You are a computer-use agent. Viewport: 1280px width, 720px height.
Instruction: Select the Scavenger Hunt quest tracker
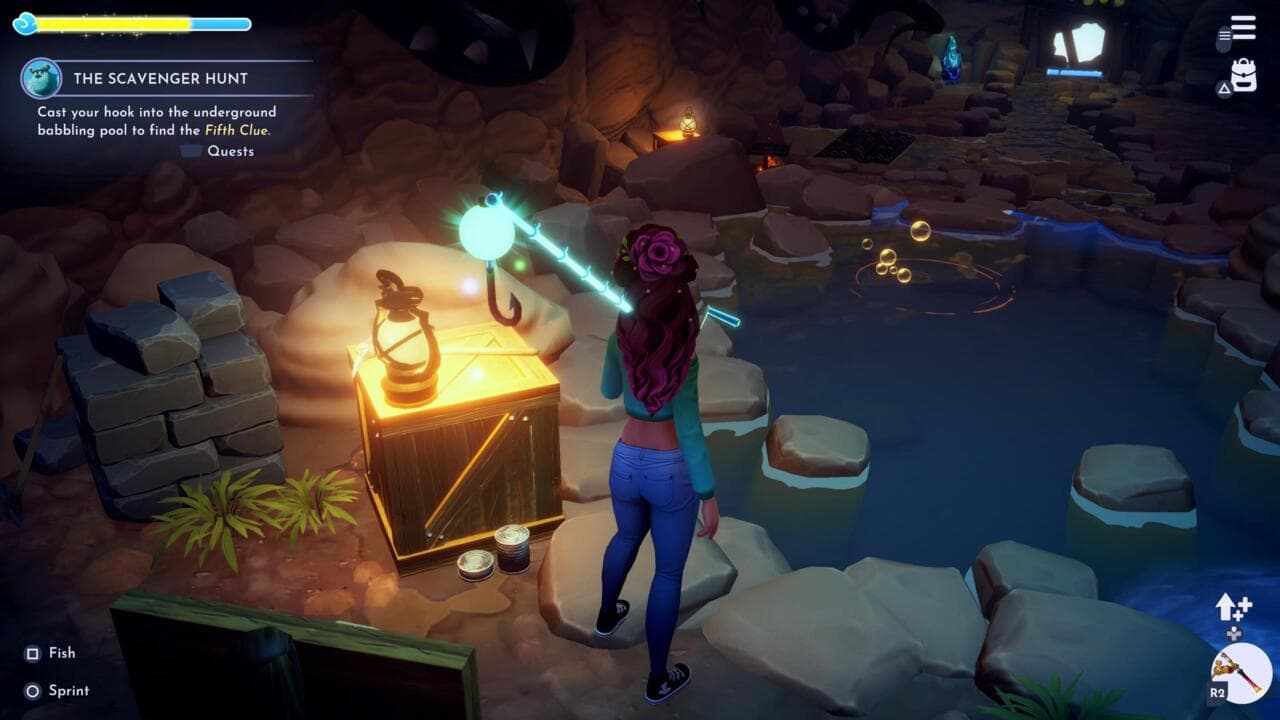coord(160,78)
